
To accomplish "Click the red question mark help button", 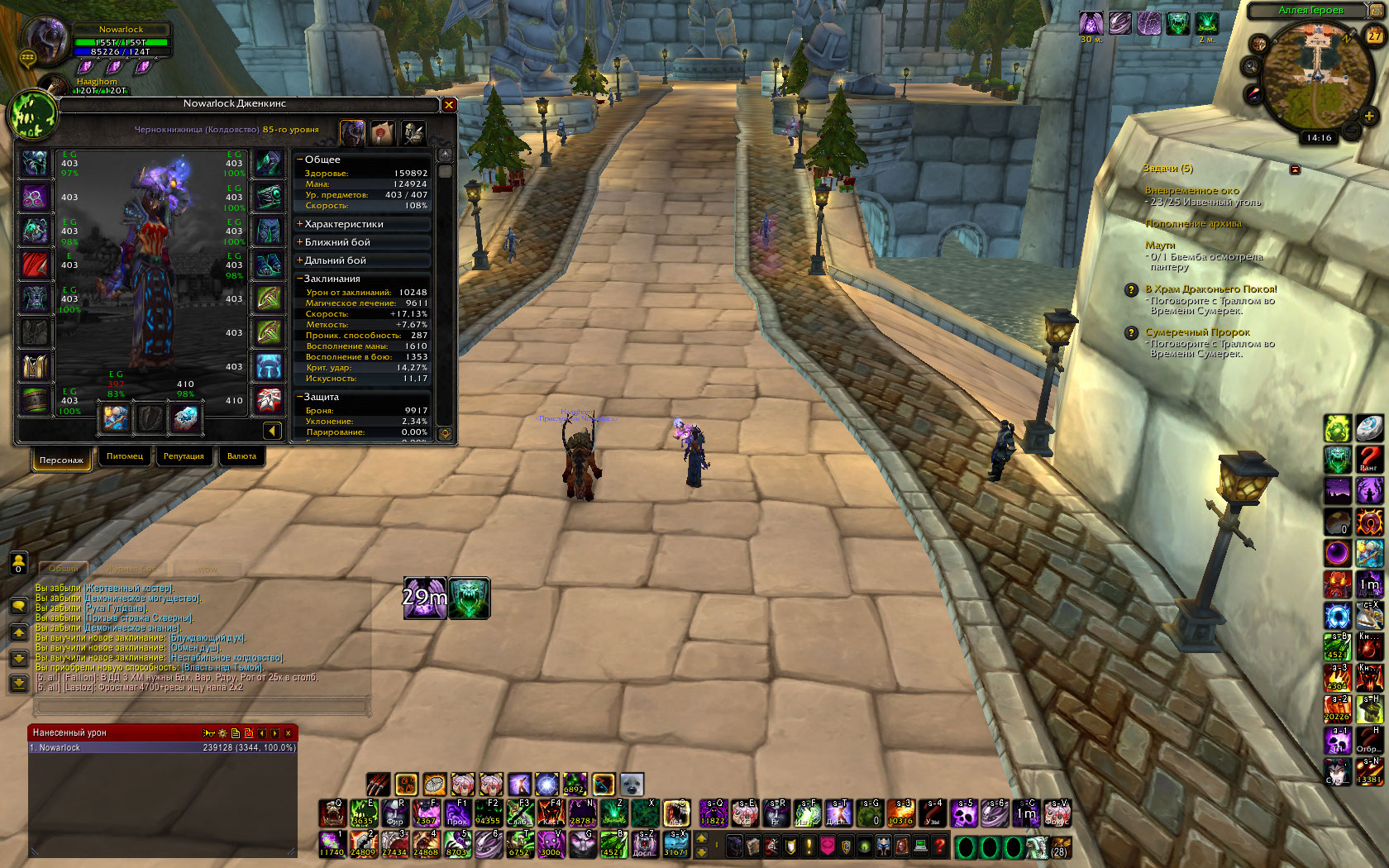I will point(939,847).
